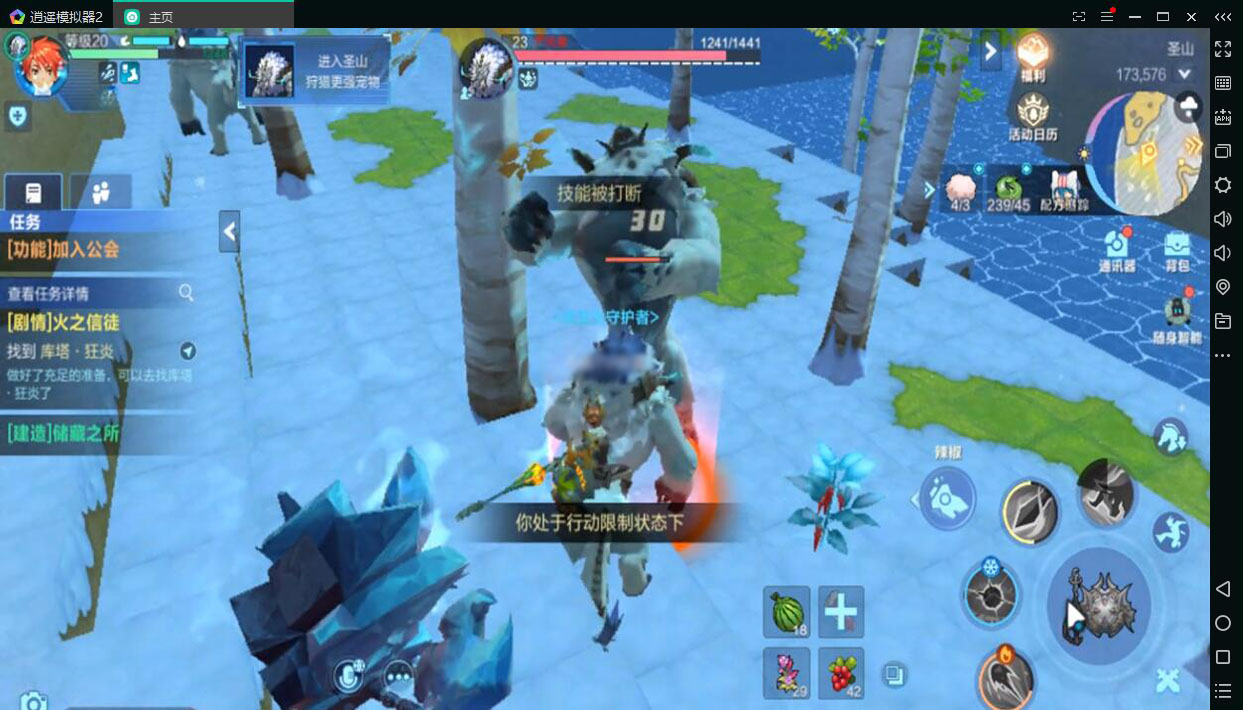Image resolution: width=1243 pixels, height=710 pixels.
Task: Collapse the quest panel with the left arrow
Action: tap(229, 232)
